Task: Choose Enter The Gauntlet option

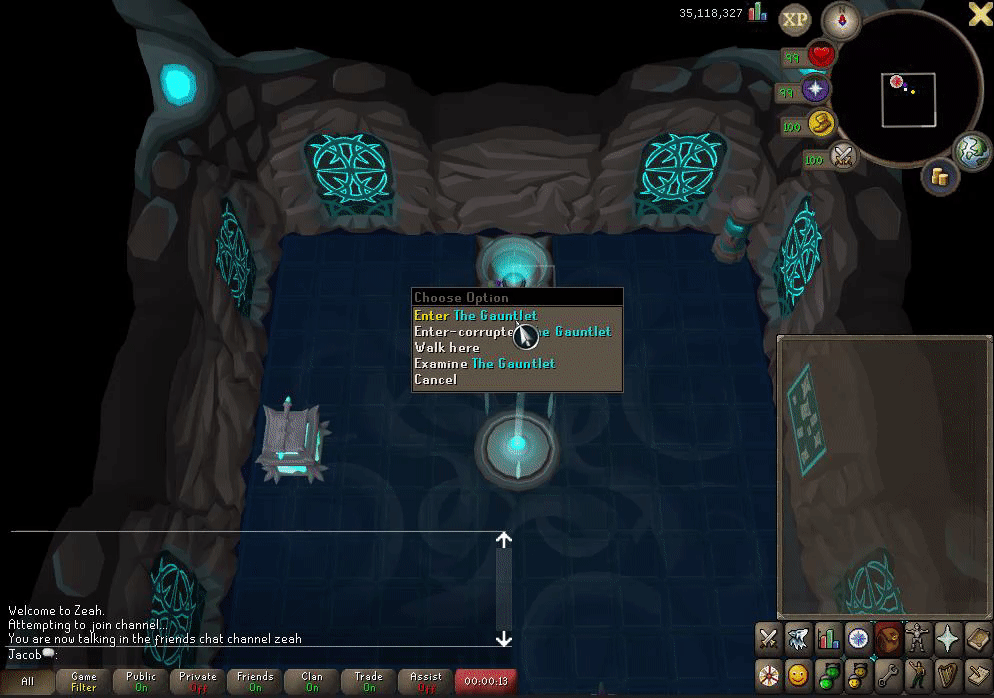Action: click(476, 316)
